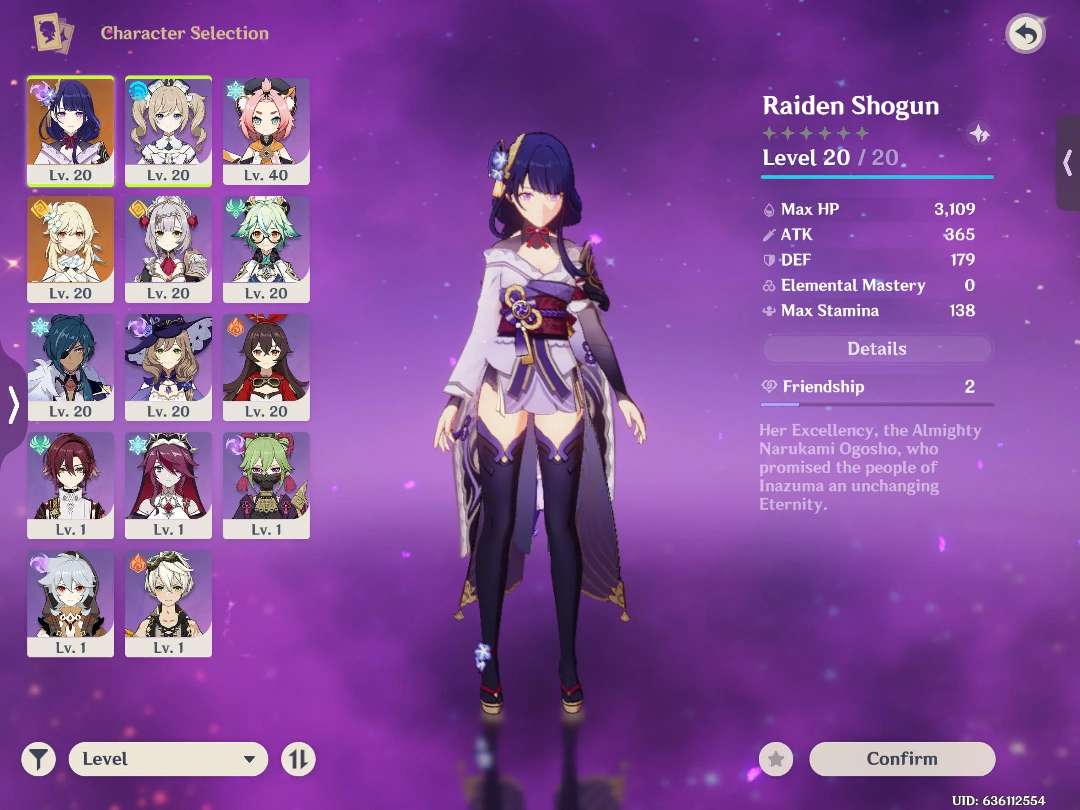This screenshot has height=810, width=1080.
Task: Open Raiden Shogun's Details panel
Action: pos(876,349)
